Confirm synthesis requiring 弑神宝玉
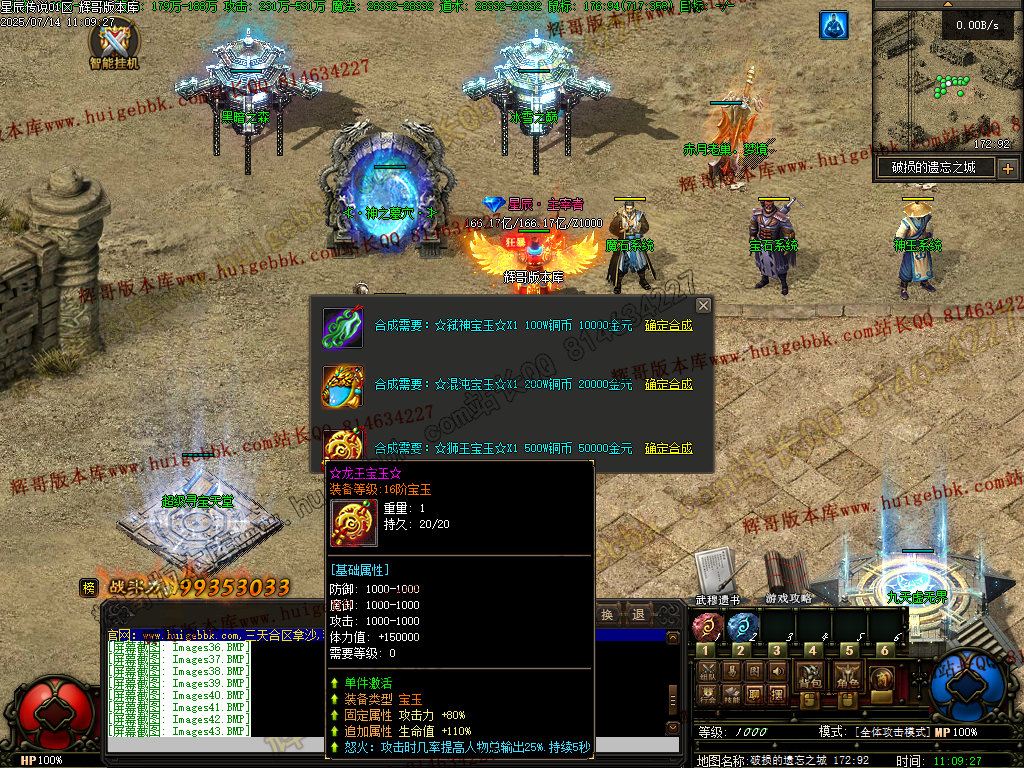The image size is (1024, 768). point(668,325)
